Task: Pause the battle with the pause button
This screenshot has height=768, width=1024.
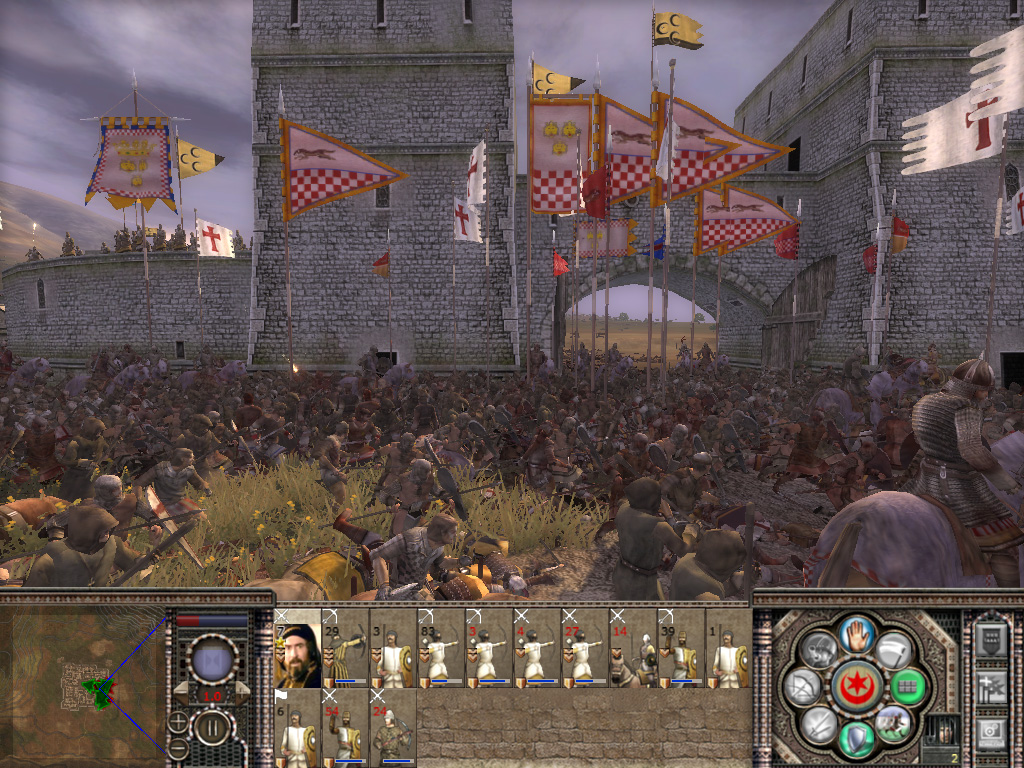Action: pyautogui.click(x=211, y=727)
